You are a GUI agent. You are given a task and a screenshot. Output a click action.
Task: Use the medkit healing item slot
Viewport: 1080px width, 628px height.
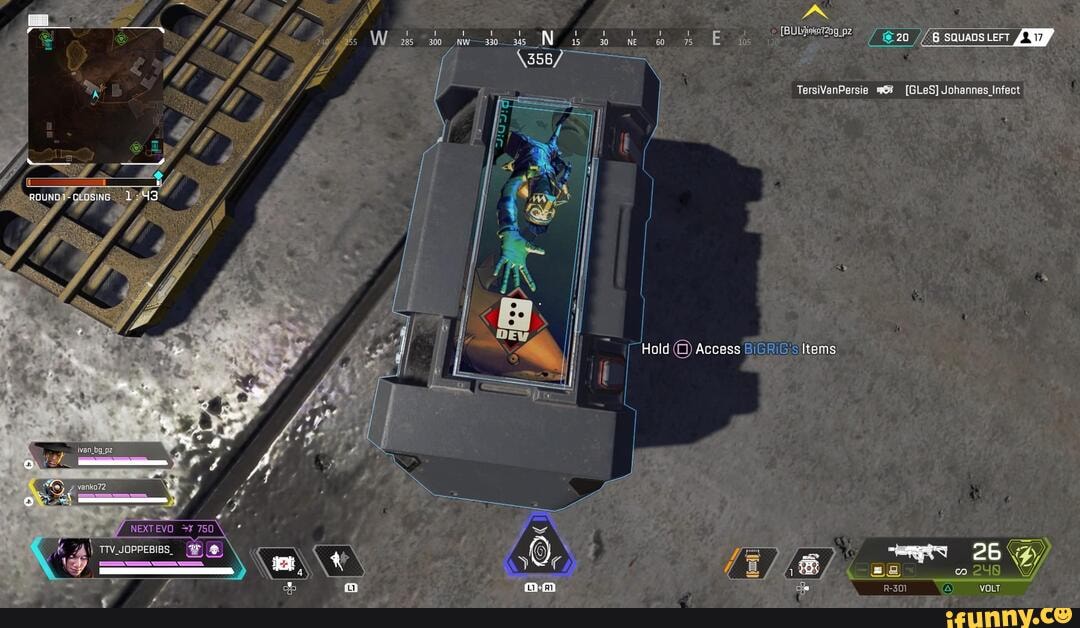(x=281, y=562)
